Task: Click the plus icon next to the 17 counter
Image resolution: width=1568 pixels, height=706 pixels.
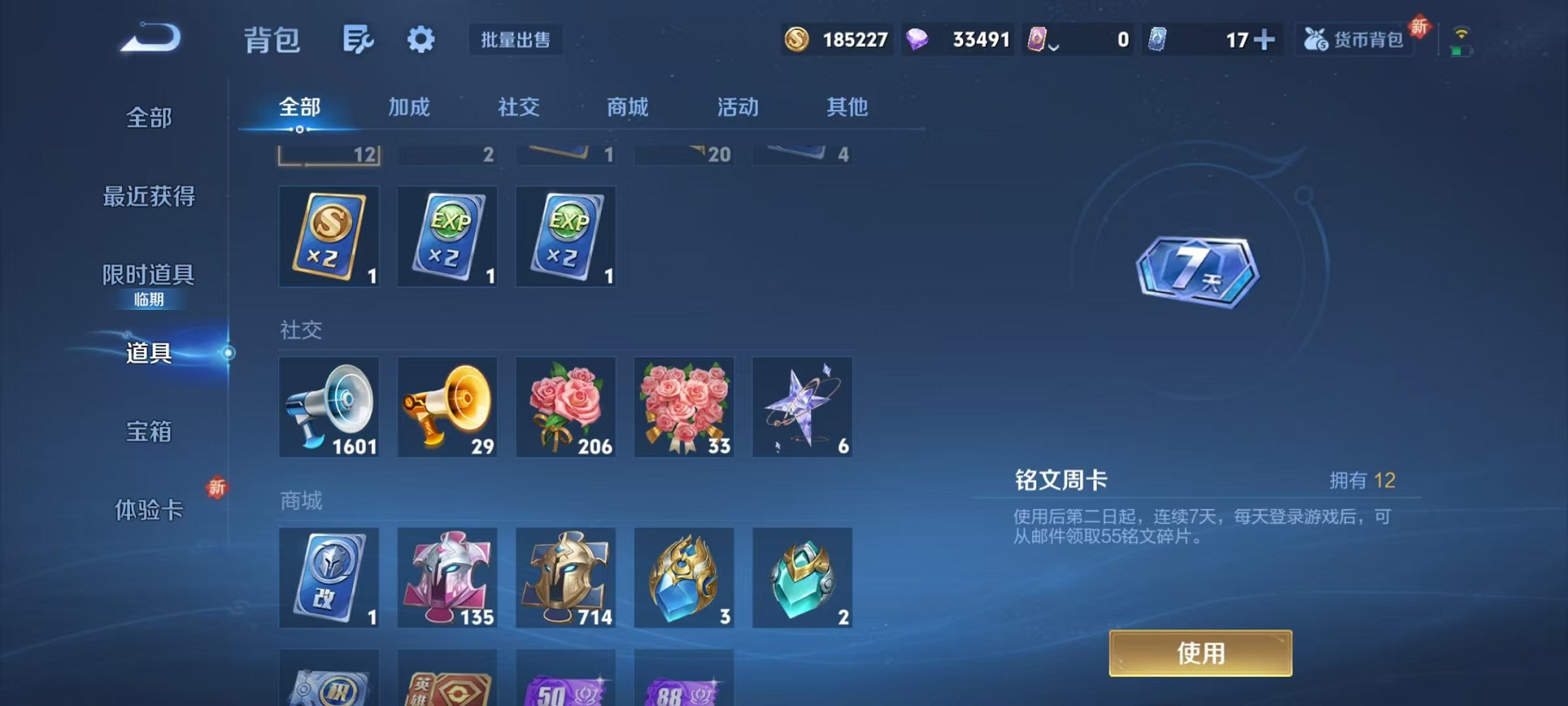Action: pos(1266,39)
